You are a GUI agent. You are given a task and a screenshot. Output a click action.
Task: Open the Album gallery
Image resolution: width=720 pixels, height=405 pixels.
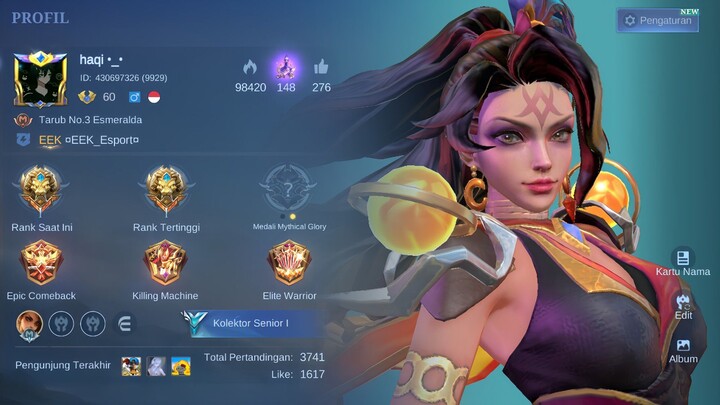683,349
